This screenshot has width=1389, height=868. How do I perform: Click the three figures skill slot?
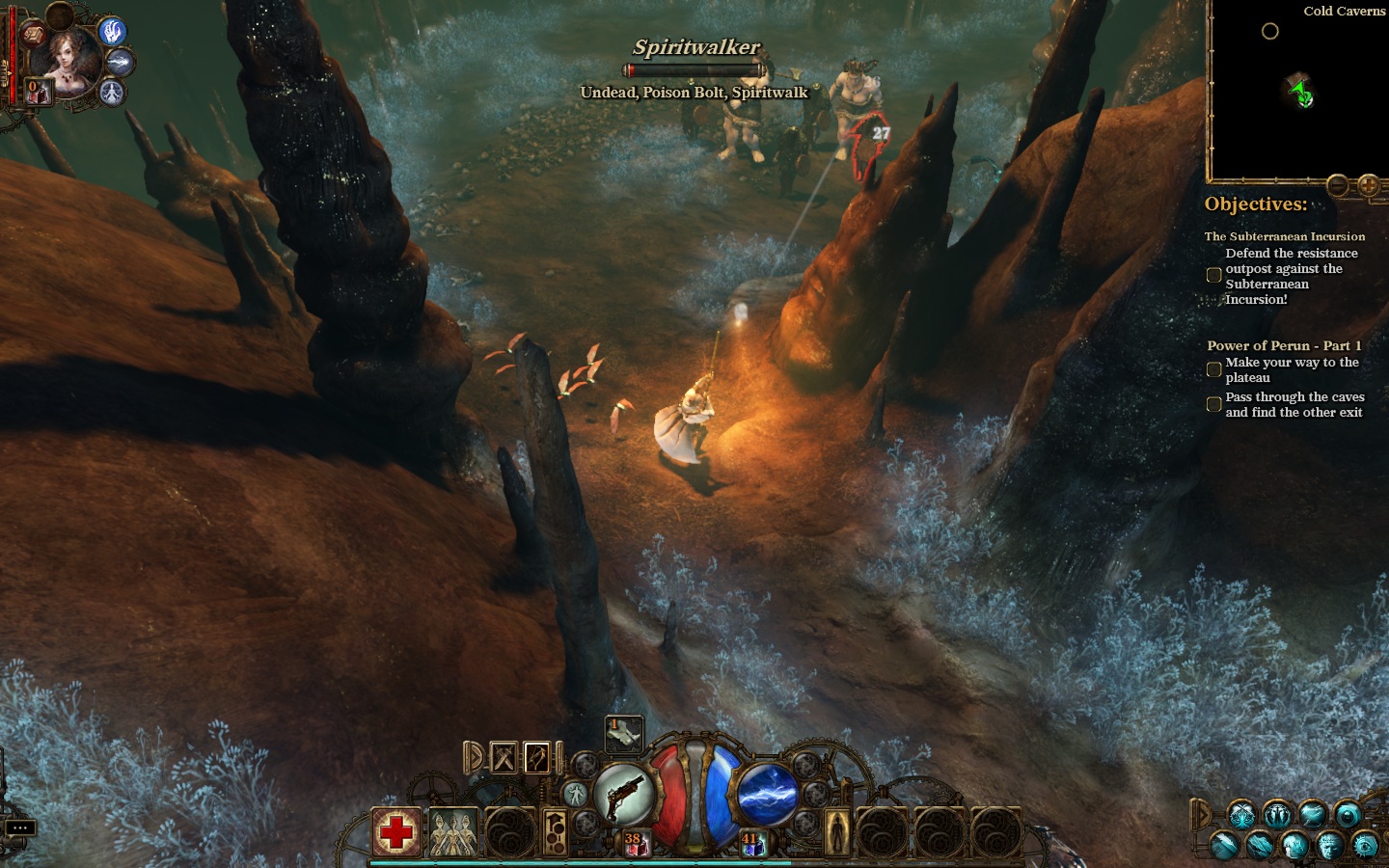click(x=452, y=831)
